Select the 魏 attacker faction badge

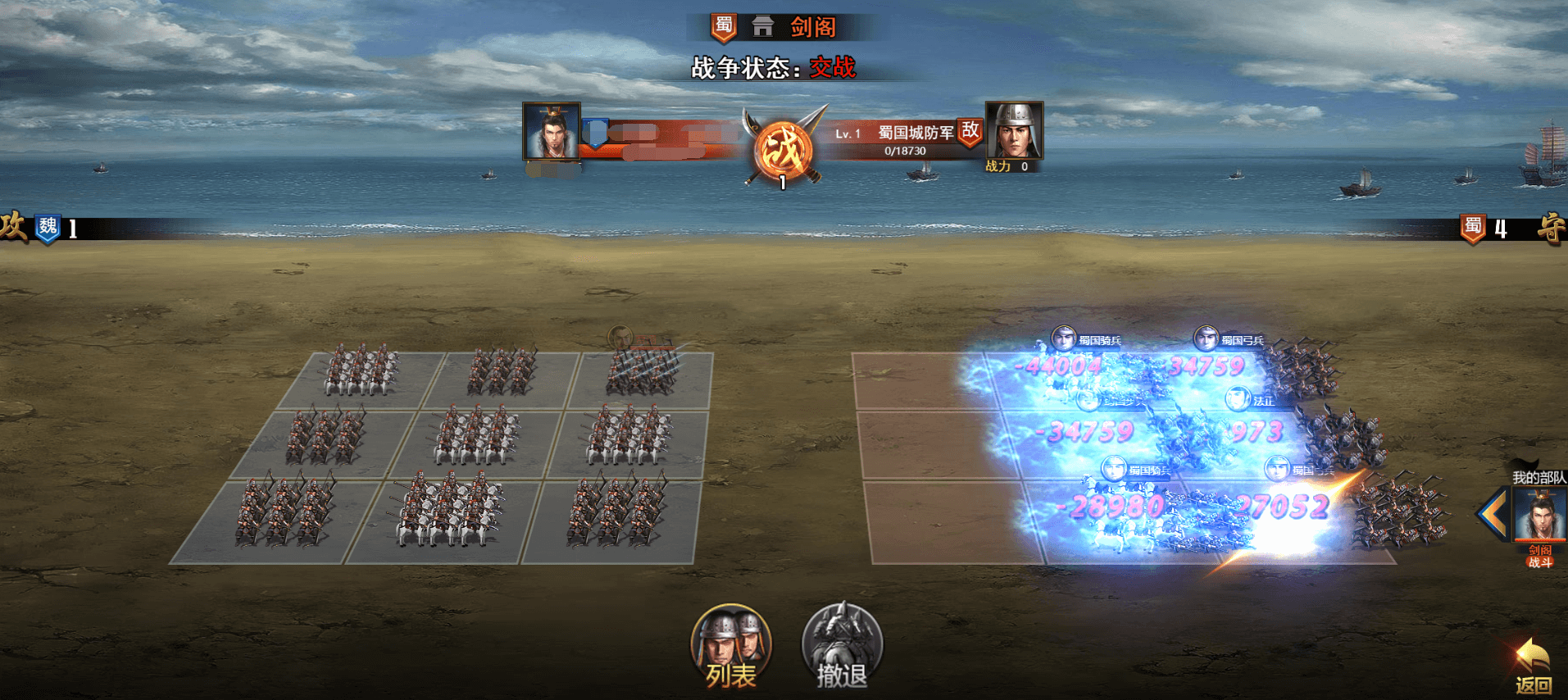(x=48, y=227)
